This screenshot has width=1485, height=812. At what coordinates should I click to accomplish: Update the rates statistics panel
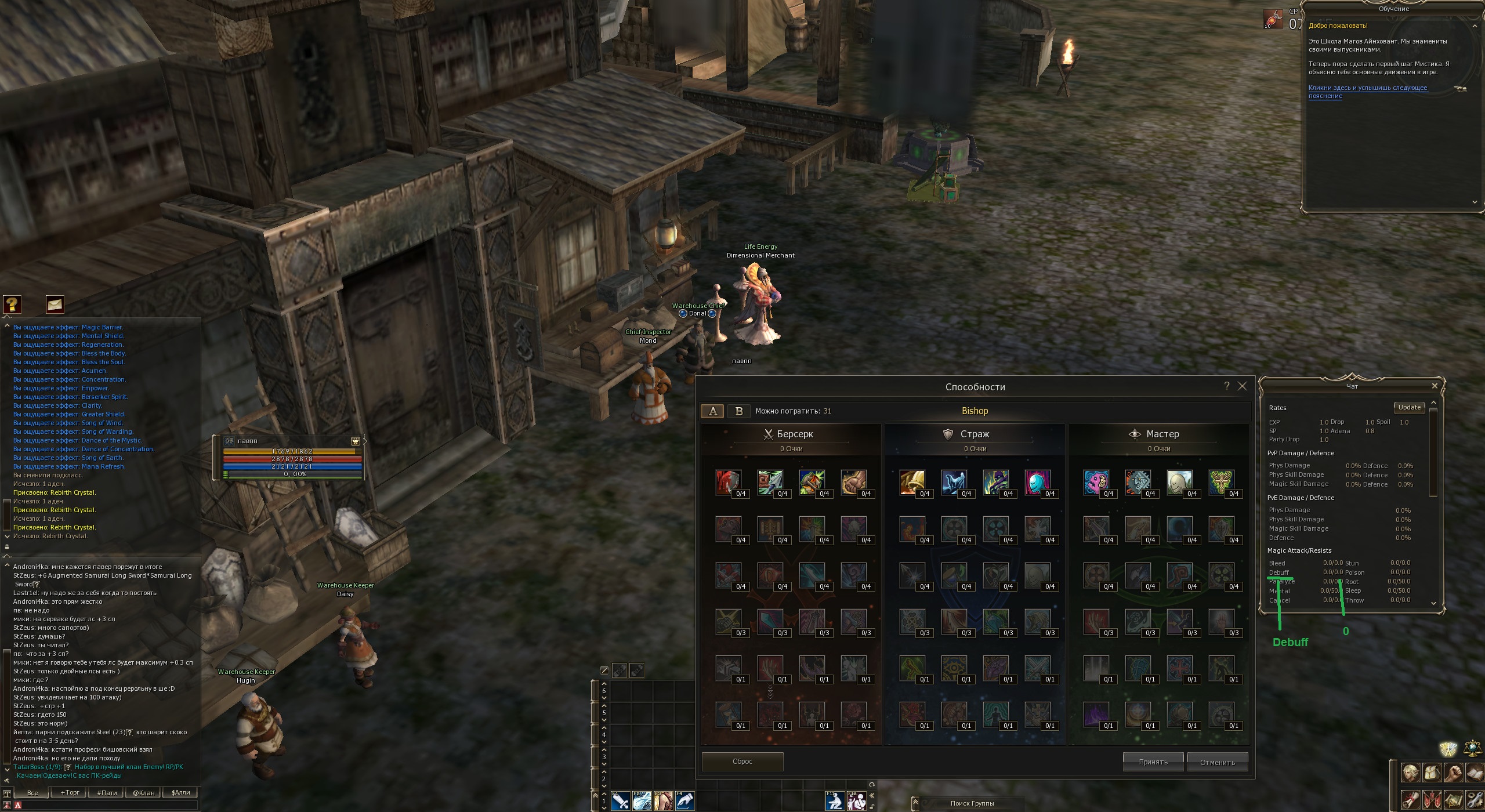(1409, 407)
